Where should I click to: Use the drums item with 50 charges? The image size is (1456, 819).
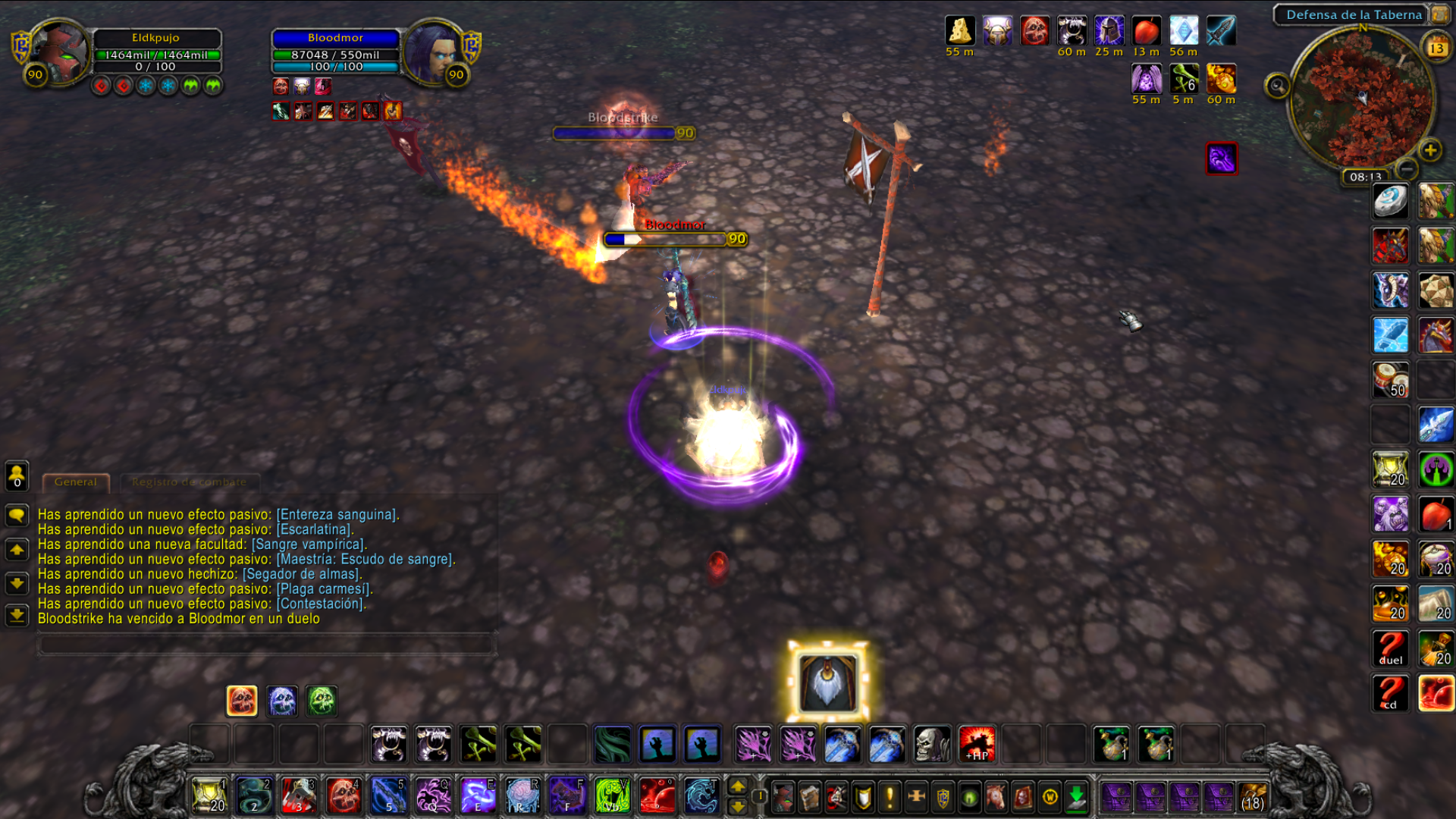click(1390, 379)
